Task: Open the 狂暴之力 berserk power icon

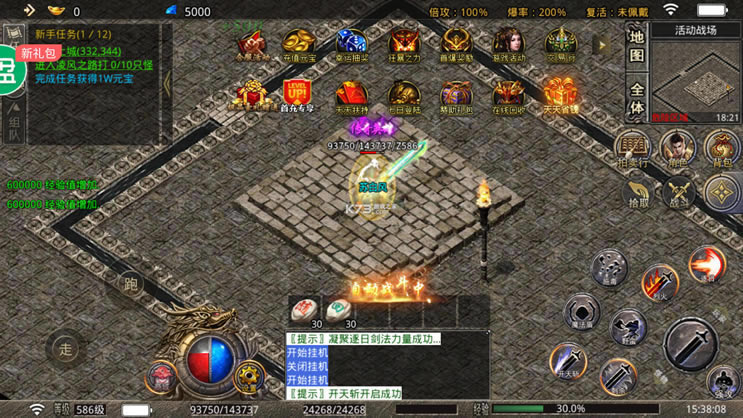Action: [404, 45]
